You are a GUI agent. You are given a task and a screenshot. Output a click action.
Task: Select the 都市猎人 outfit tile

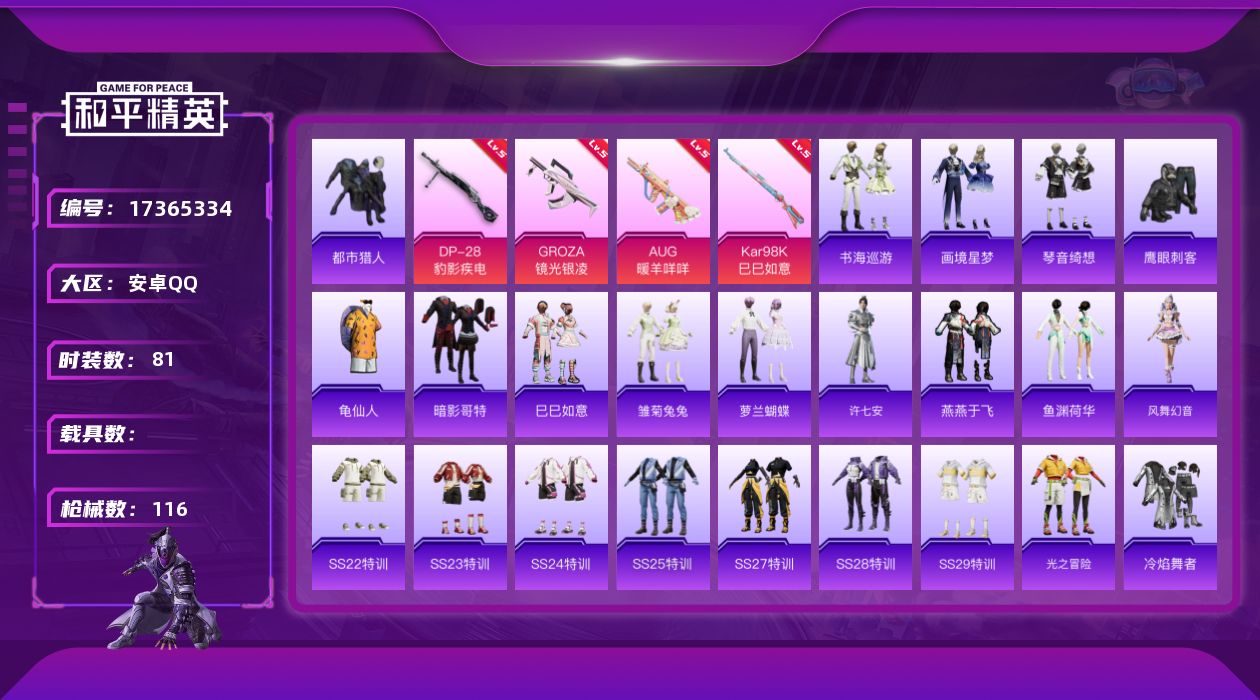pyautogui.click(x=358, y=210)
